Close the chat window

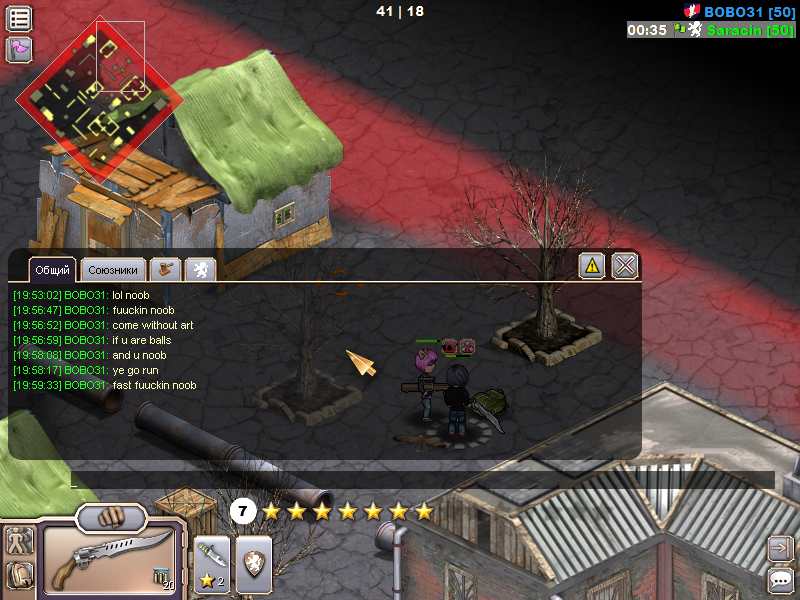(x=624, y=266)
